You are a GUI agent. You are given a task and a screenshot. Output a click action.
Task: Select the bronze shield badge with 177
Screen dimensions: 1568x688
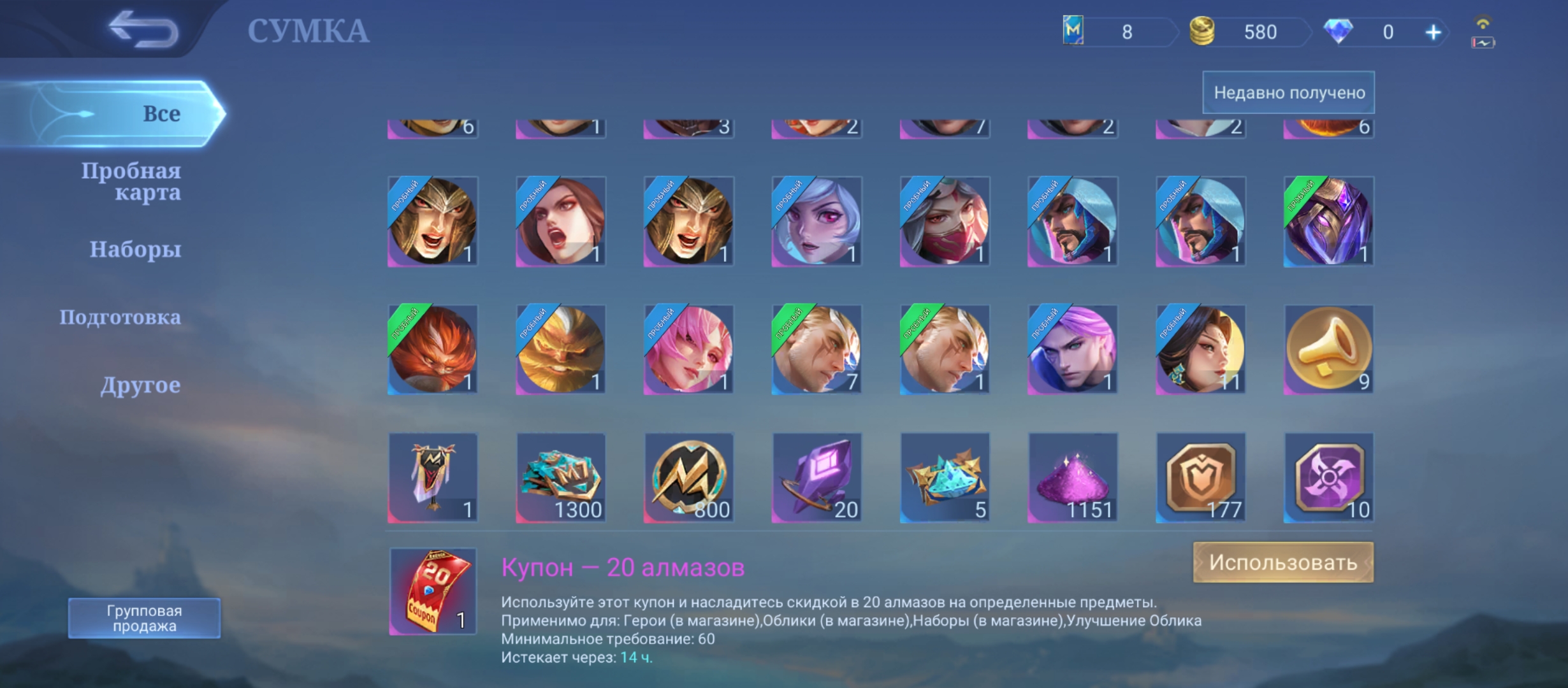tap(1201, 478)
